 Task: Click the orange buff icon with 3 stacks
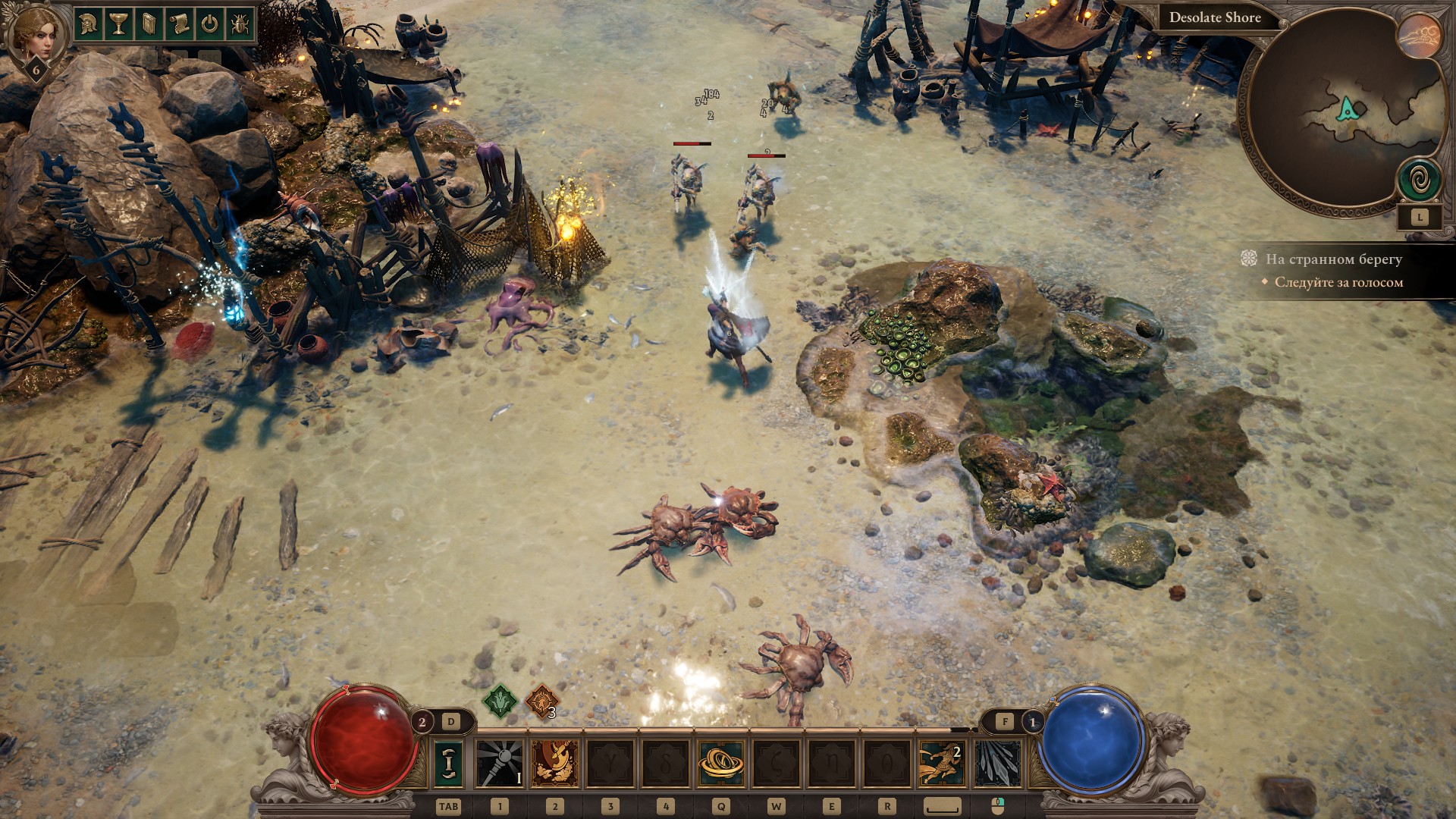tap(541, 702)
